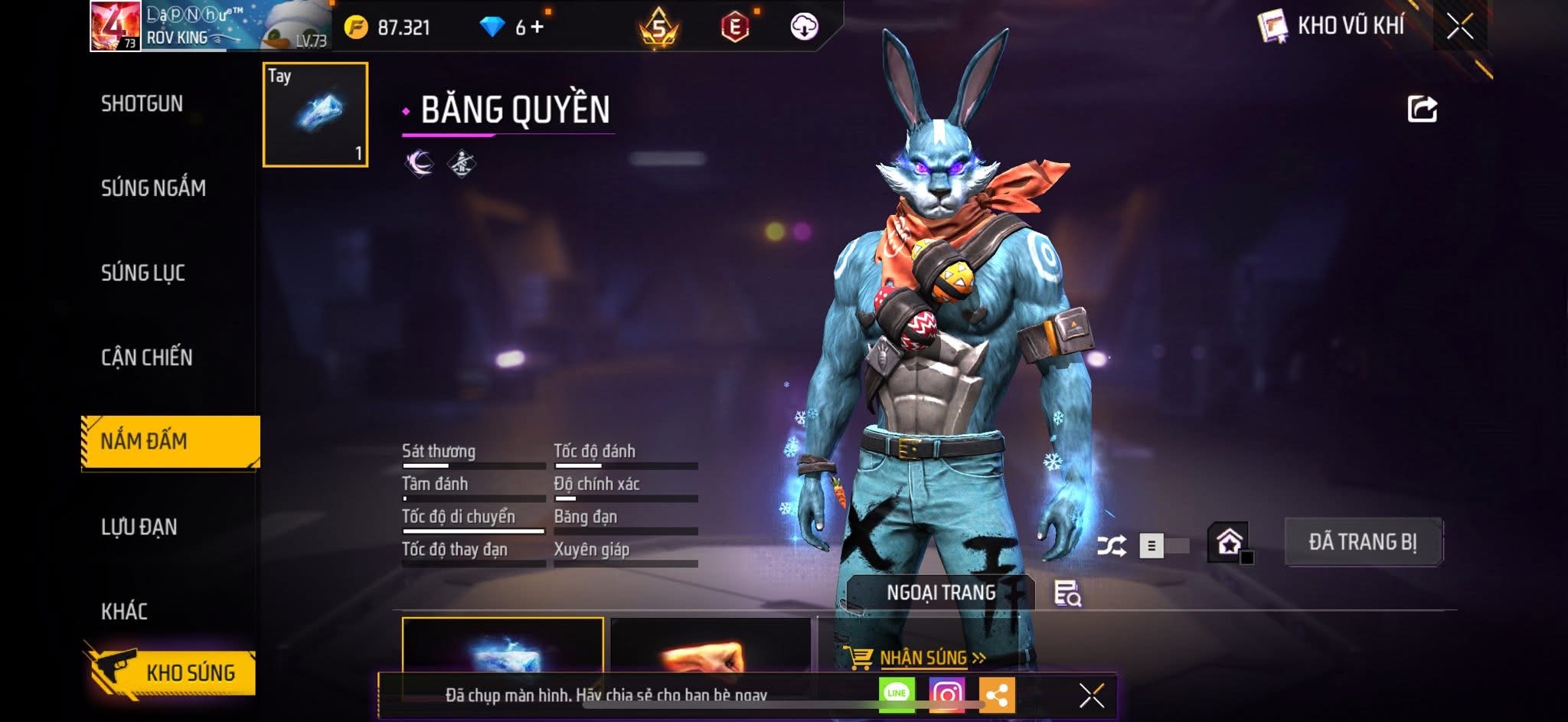Close the KHO VŨ KHÍ screen

[x=1459, y=27]
